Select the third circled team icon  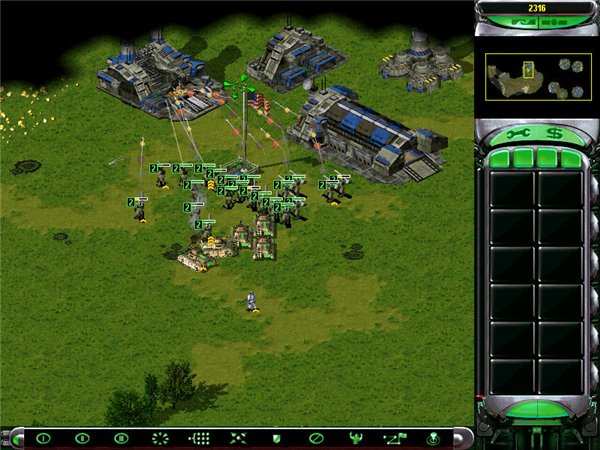point(121,438)
